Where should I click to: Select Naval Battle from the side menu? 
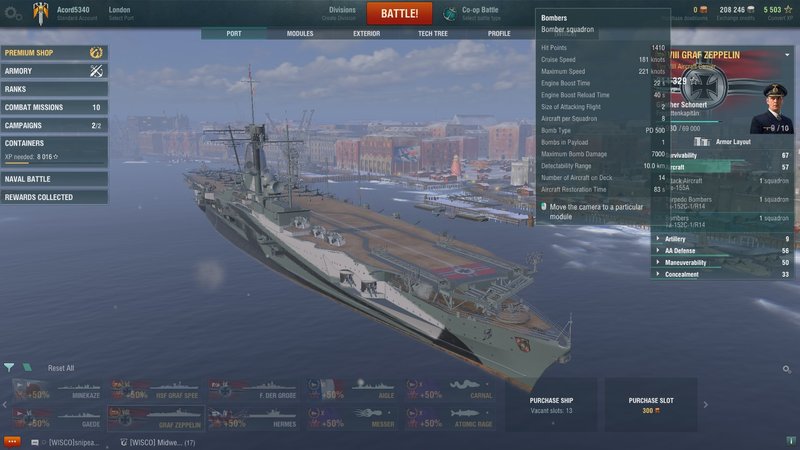(x=54, y=179)
